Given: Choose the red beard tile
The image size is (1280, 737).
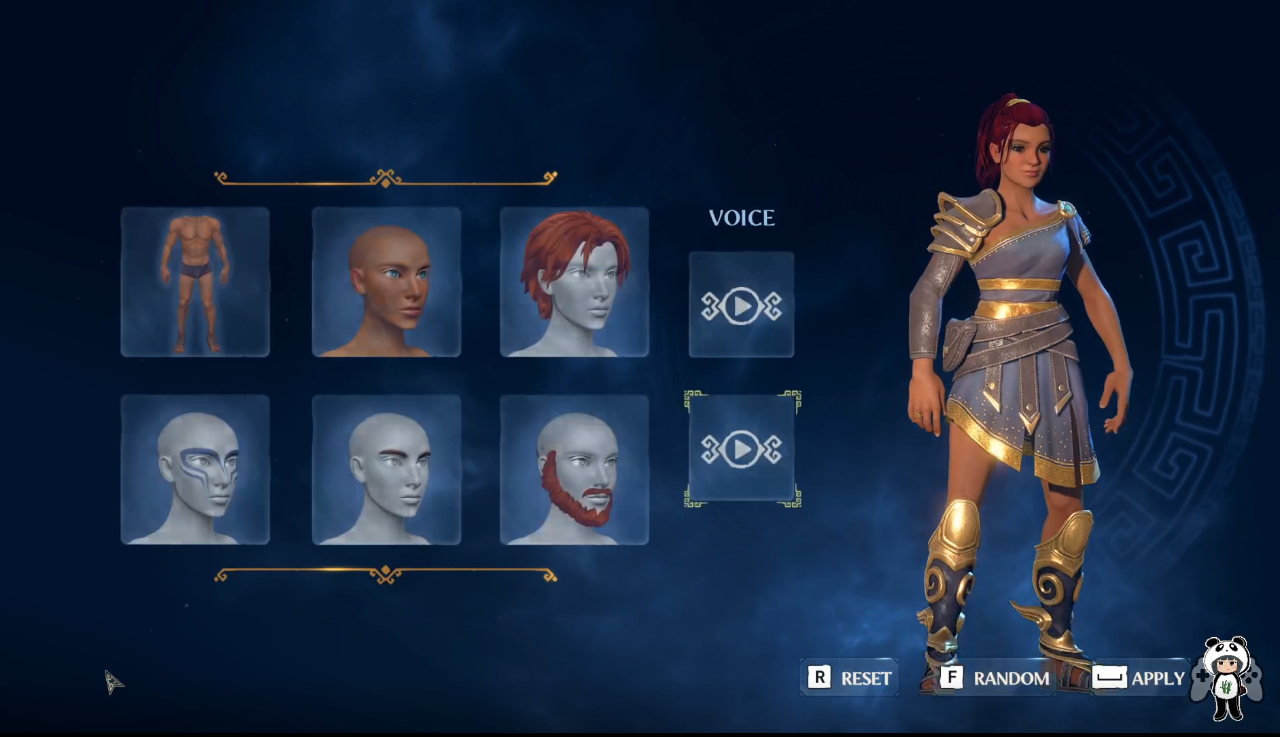Looking at the screenshot, I should coord(574,470).
